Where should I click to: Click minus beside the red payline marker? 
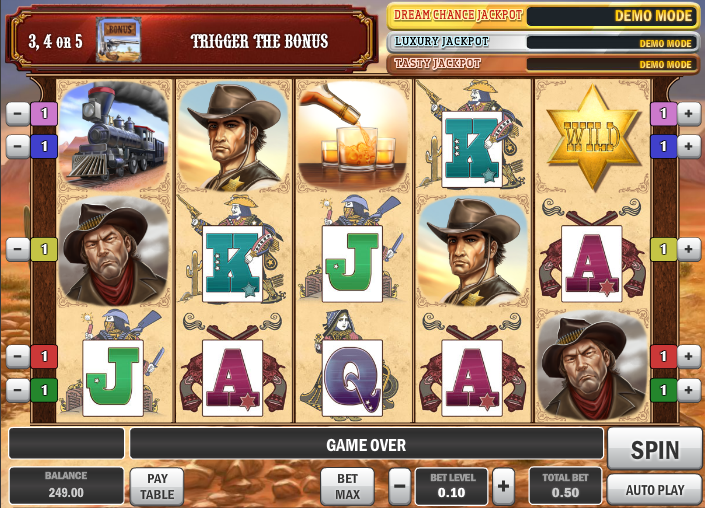17,356
